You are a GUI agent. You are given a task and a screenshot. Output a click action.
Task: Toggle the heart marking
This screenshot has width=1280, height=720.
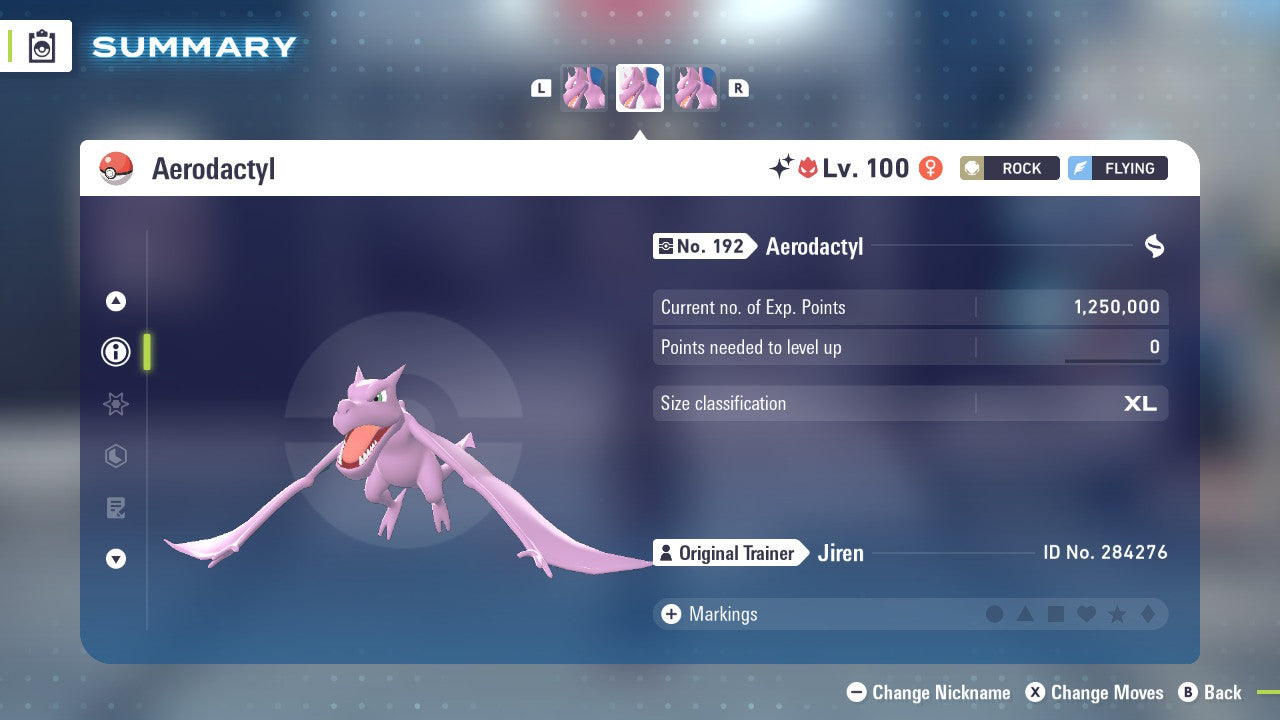pyautogui.click(x=1086, y=614)
